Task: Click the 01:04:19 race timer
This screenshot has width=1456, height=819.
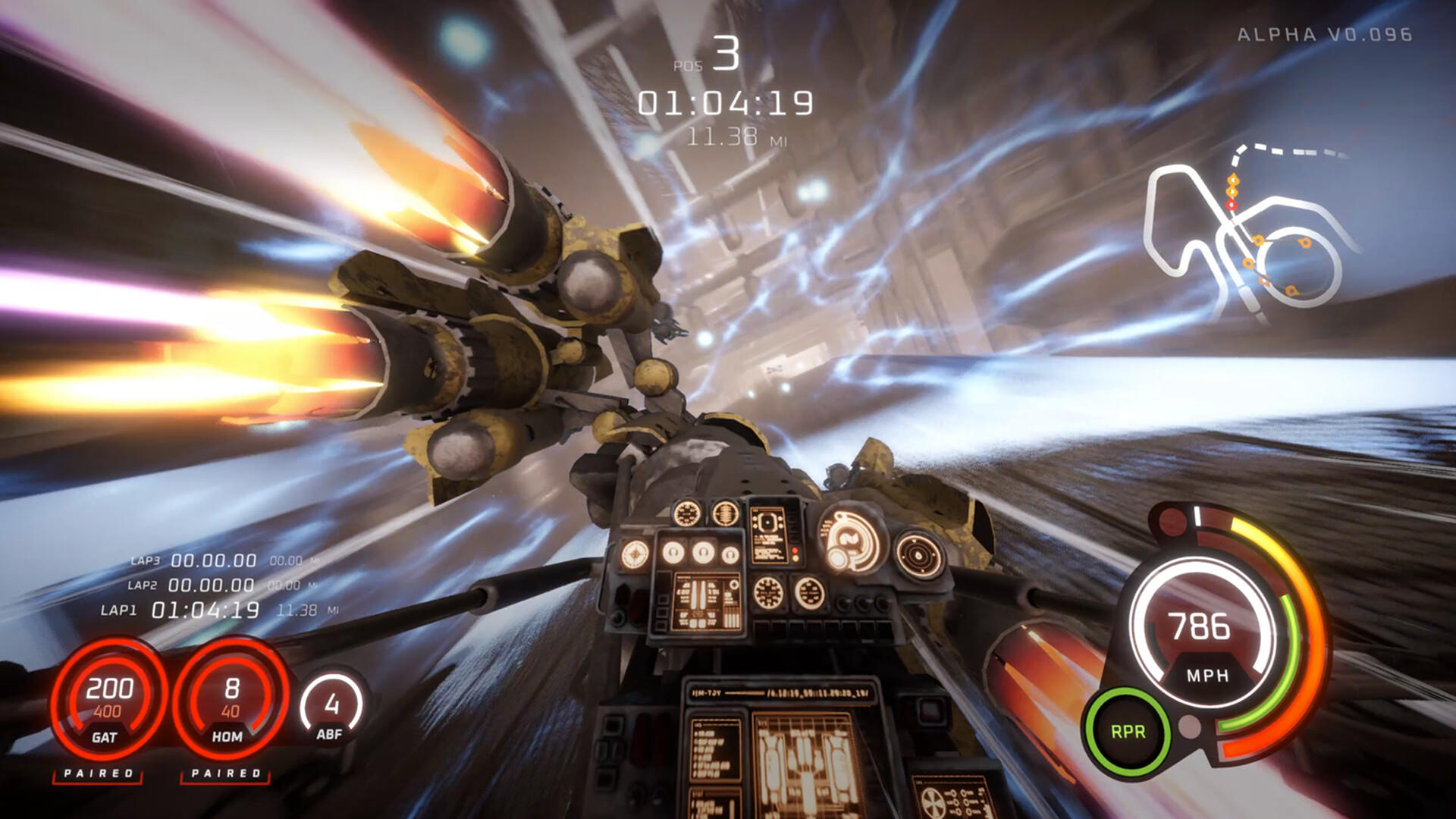Action: [x=726, y=102]
